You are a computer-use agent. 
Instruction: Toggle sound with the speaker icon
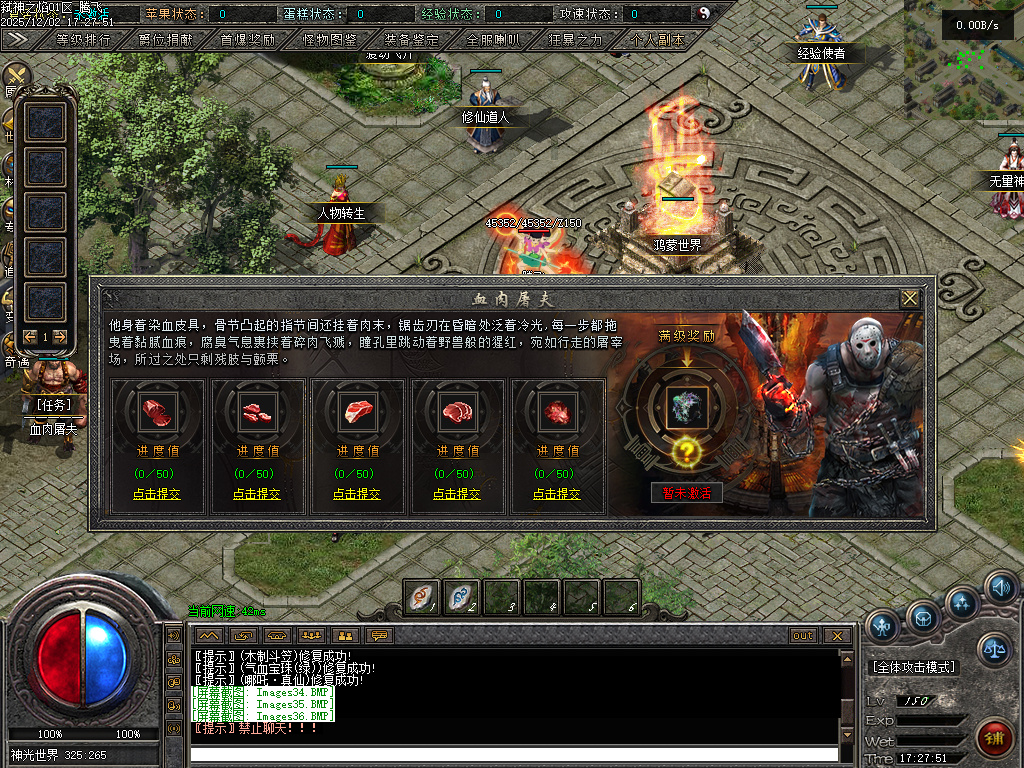tap(1000, 587)
